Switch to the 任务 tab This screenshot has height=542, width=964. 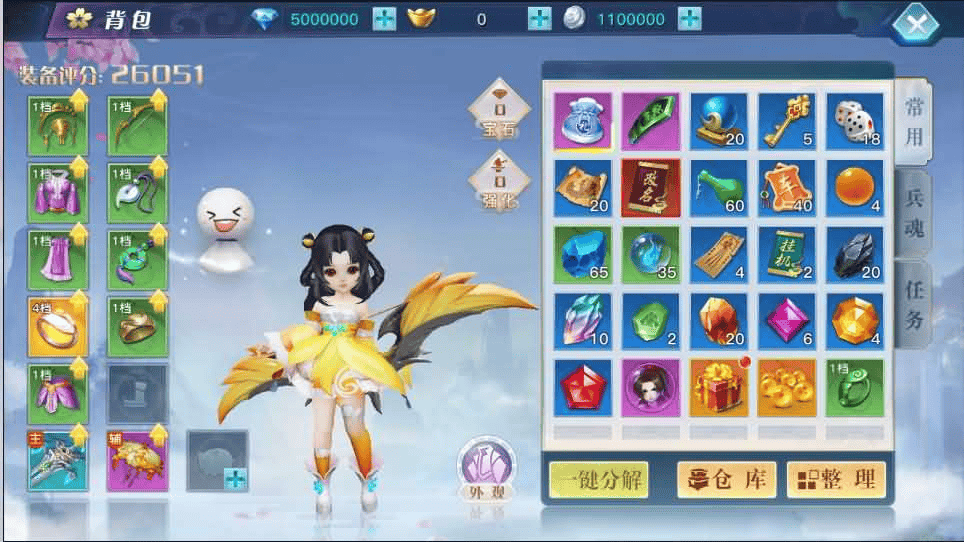(x=913, y=304)
